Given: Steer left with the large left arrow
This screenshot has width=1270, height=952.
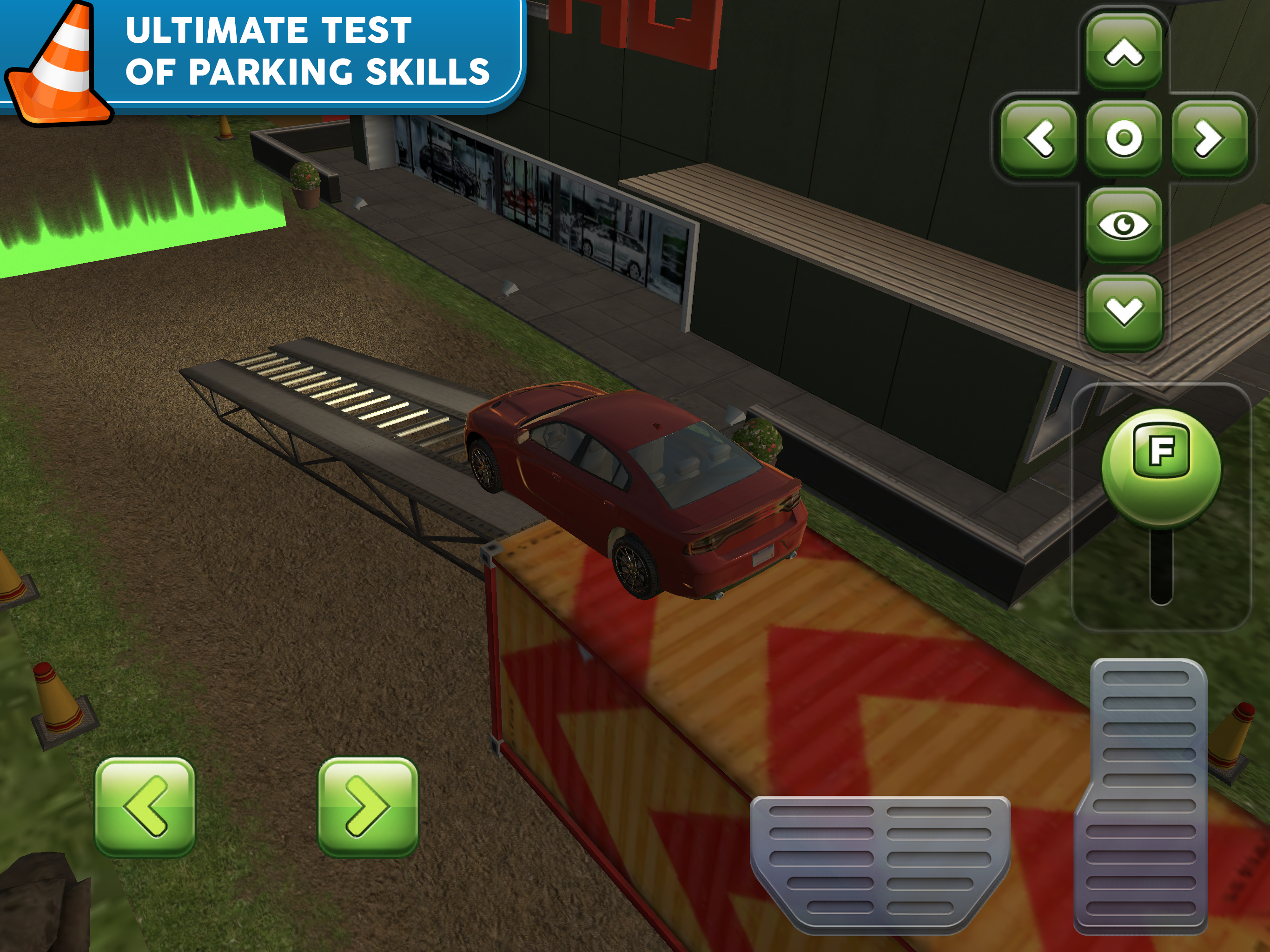Looking at the screenshot, I should click(145, 807).
